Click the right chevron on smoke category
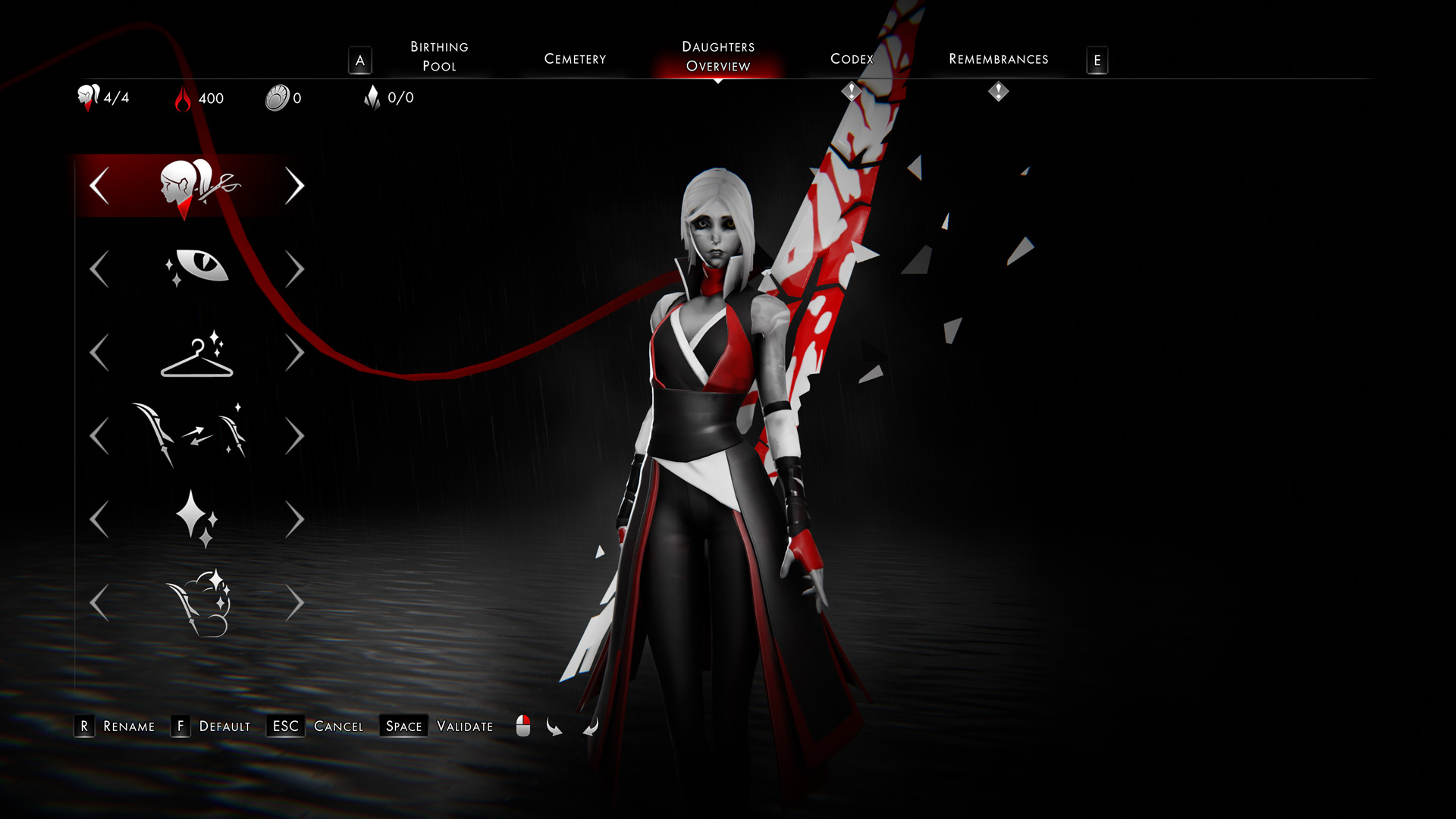 [x=297, y=601]
